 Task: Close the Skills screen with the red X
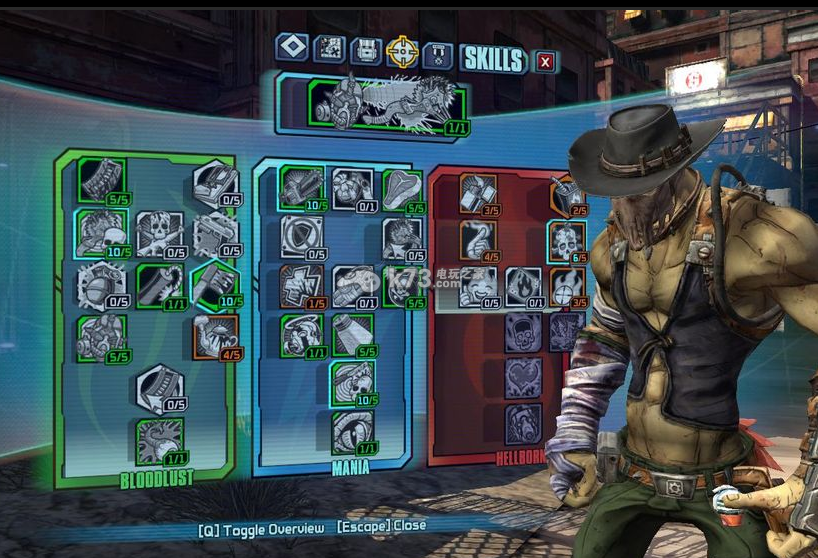click(545, 61)
